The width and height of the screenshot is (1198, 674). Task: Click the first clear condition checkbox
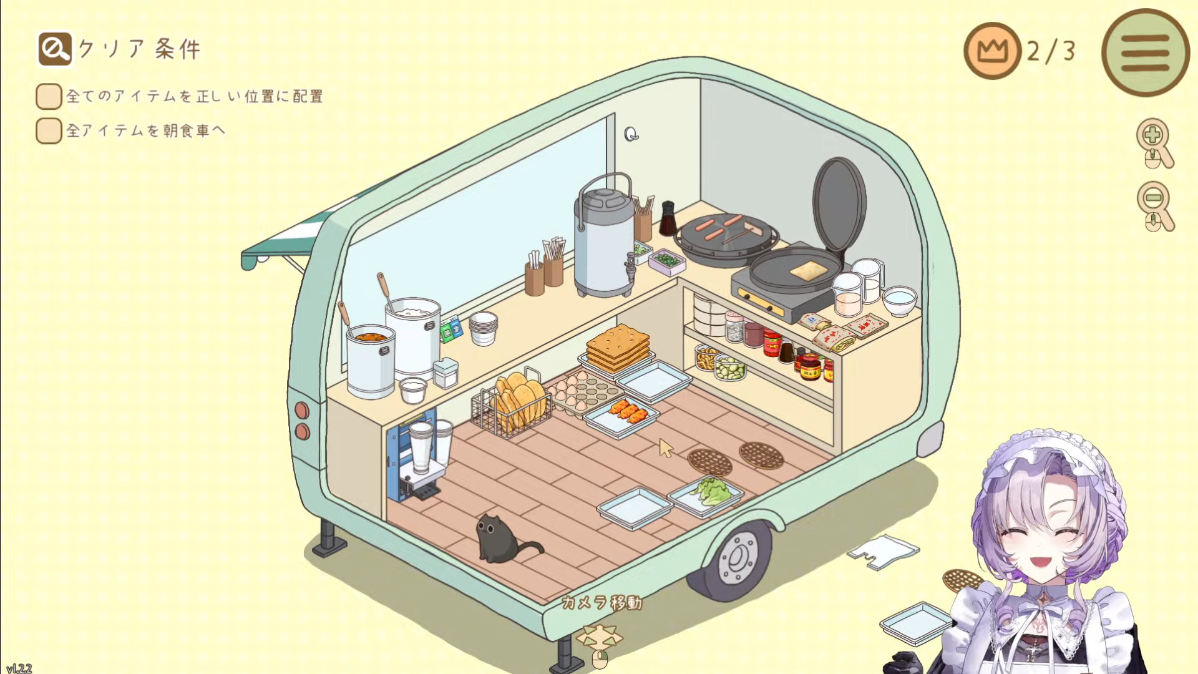pos(49,97)
